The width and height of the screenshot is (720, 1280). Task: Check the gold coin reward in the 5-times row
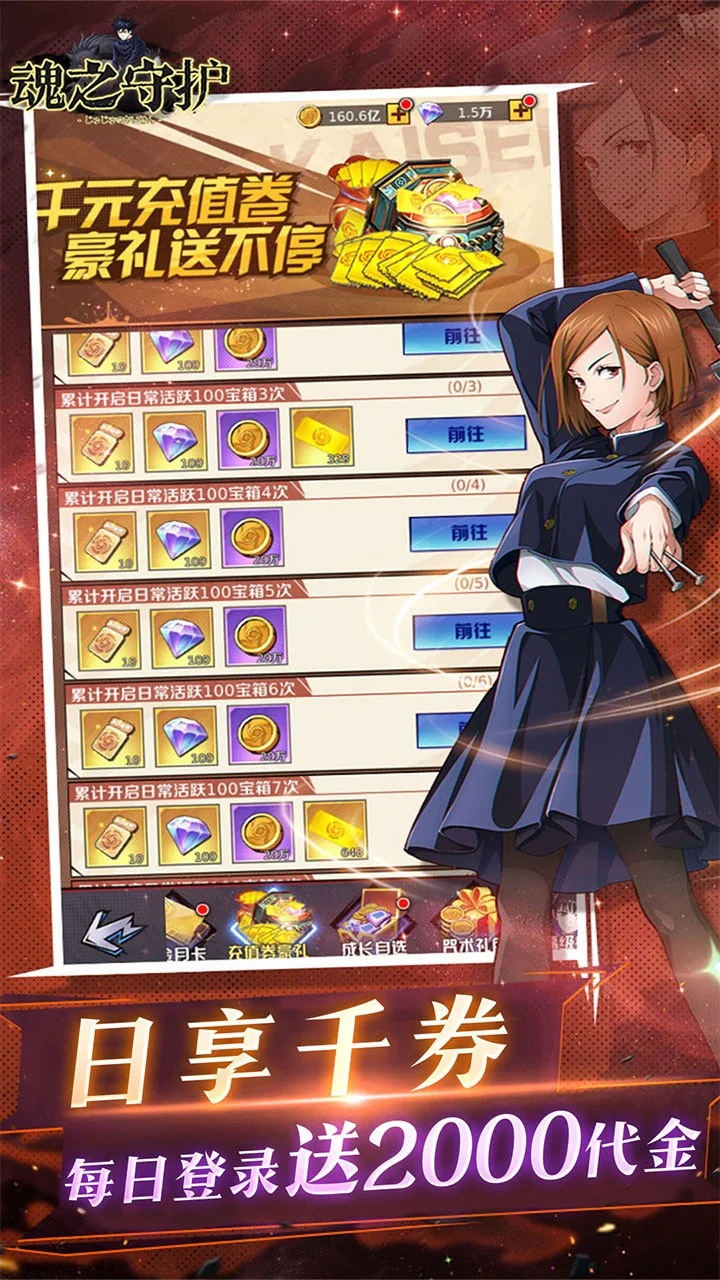click(x=257, y=637)
